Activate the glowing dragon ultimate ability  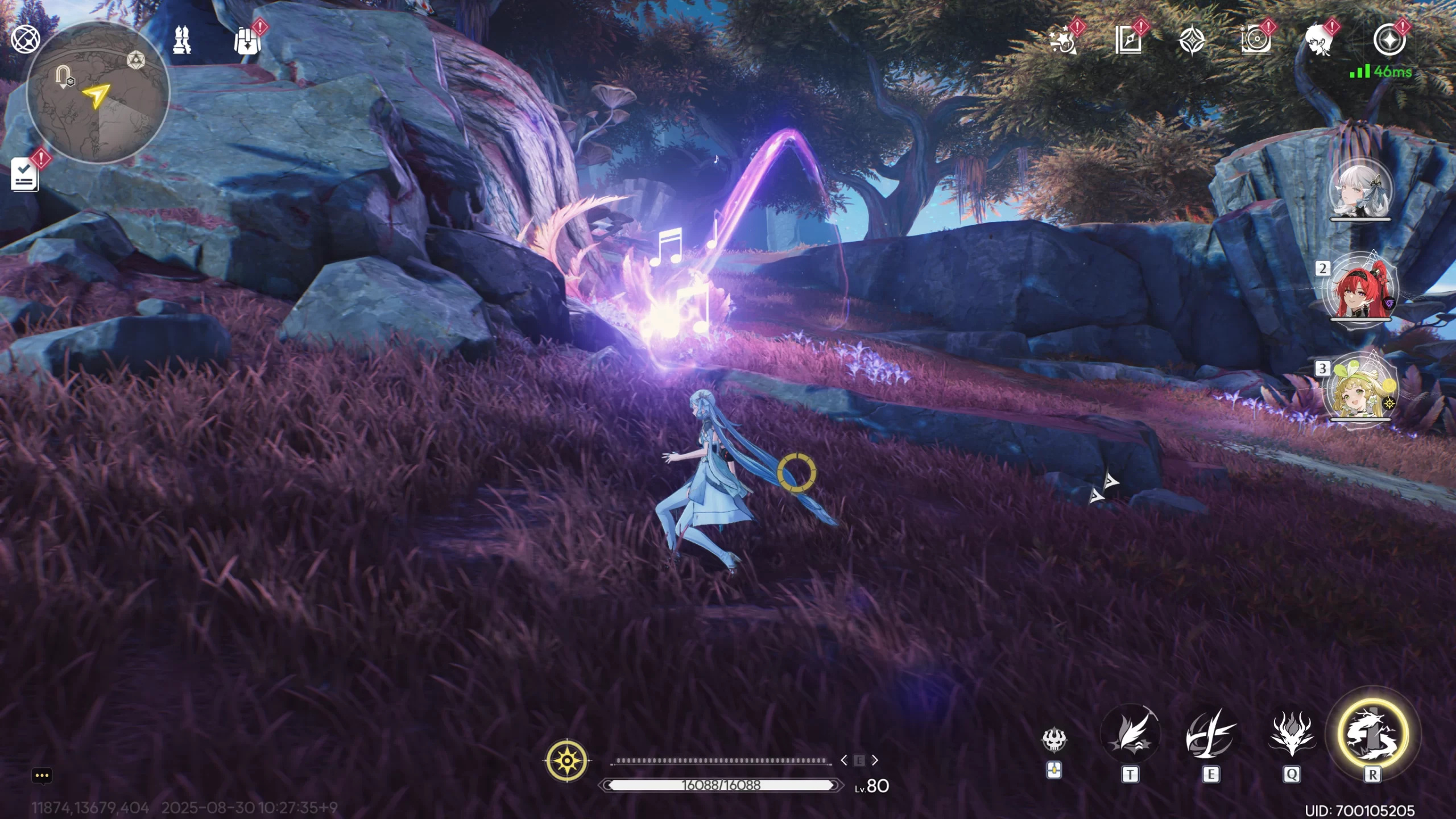[1372, 734]
